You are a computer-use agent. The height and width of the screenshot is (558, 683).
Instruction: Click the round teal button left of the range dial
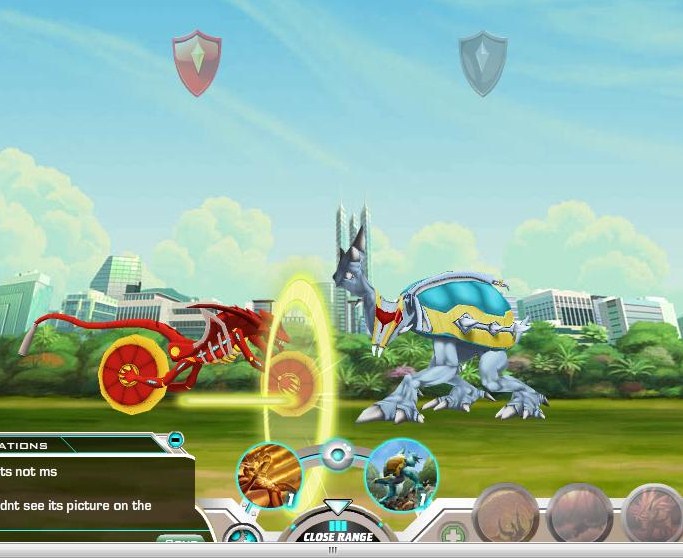point(241,538)
